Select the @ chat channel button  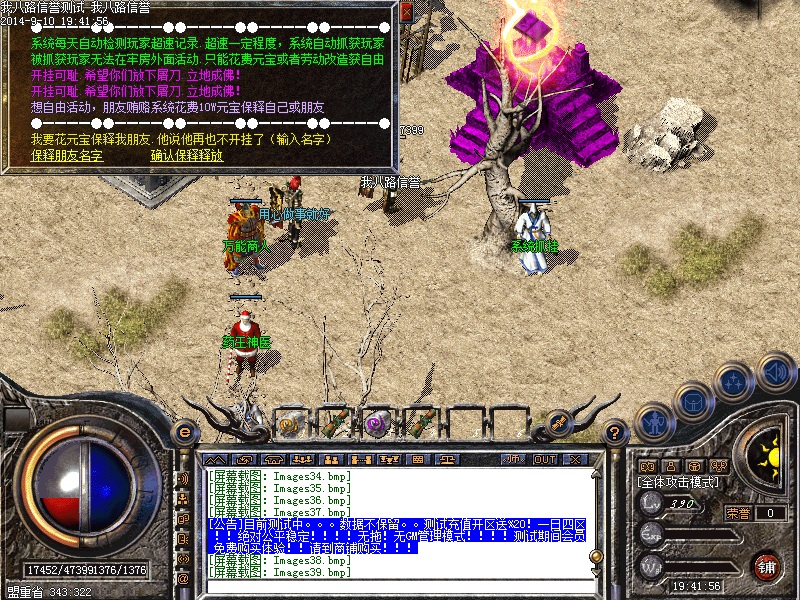click(183, 578)
